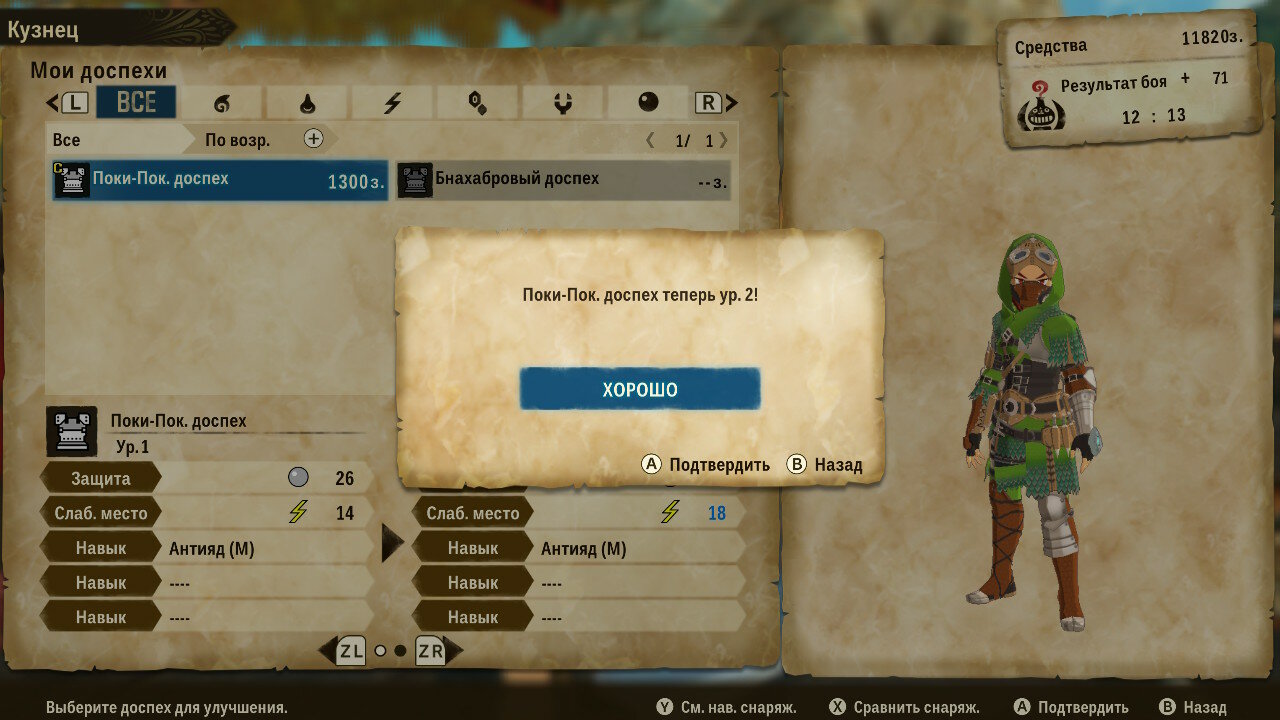This screenshot has height=720, width=1280.
Task: Go to the previous armor list page
Action: [x=651, y=141]
